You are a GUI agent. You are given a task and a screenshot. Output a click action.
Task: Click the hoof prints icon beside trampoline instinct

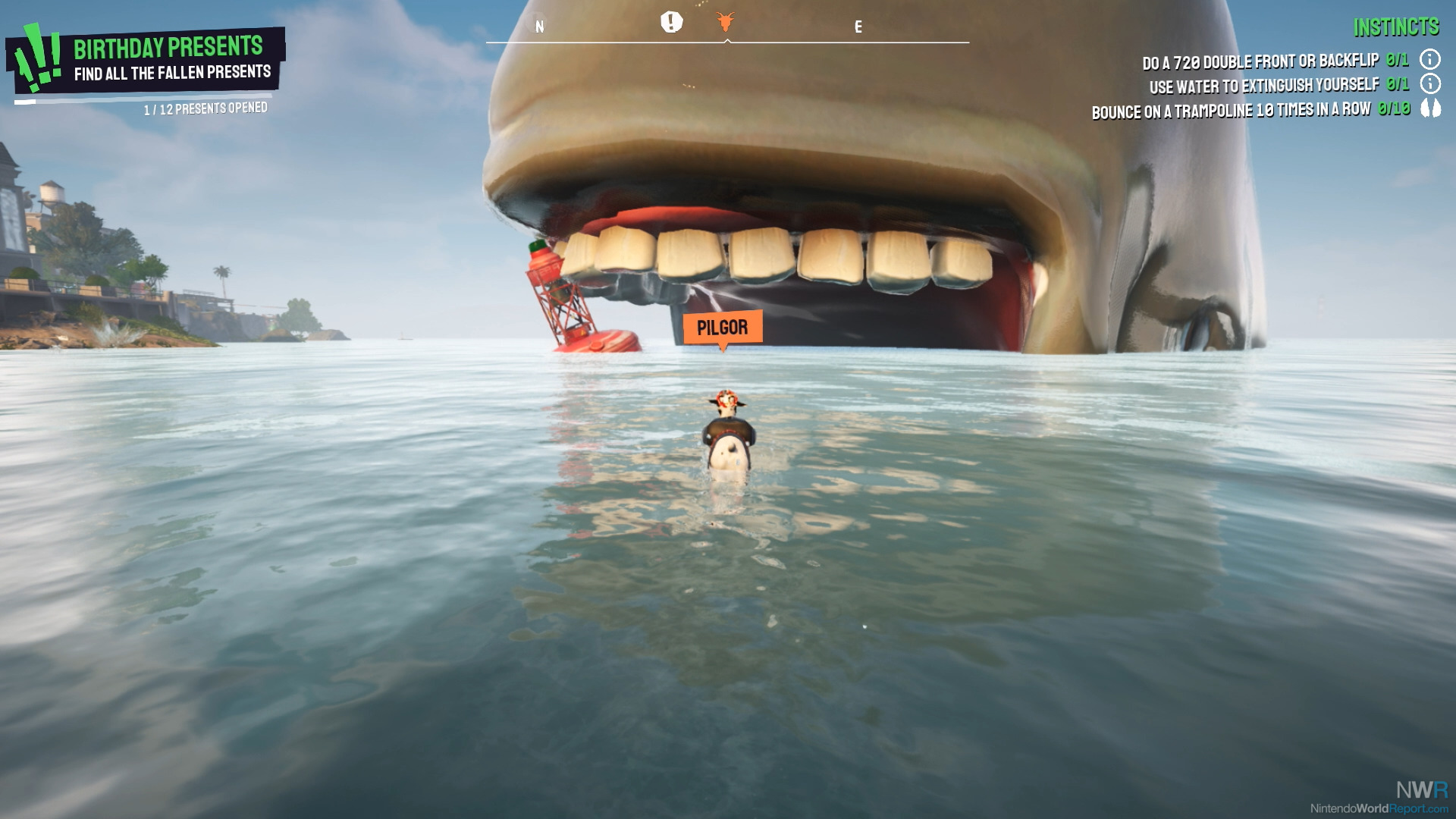pos(1430,108)
